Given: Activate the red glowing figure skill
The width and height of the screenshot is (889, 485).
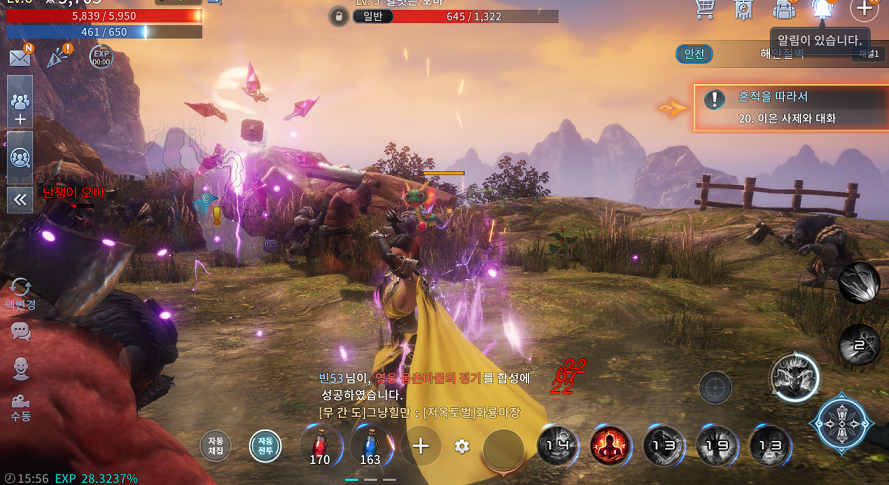Looking at the screenshot, I should coord(610,445).
